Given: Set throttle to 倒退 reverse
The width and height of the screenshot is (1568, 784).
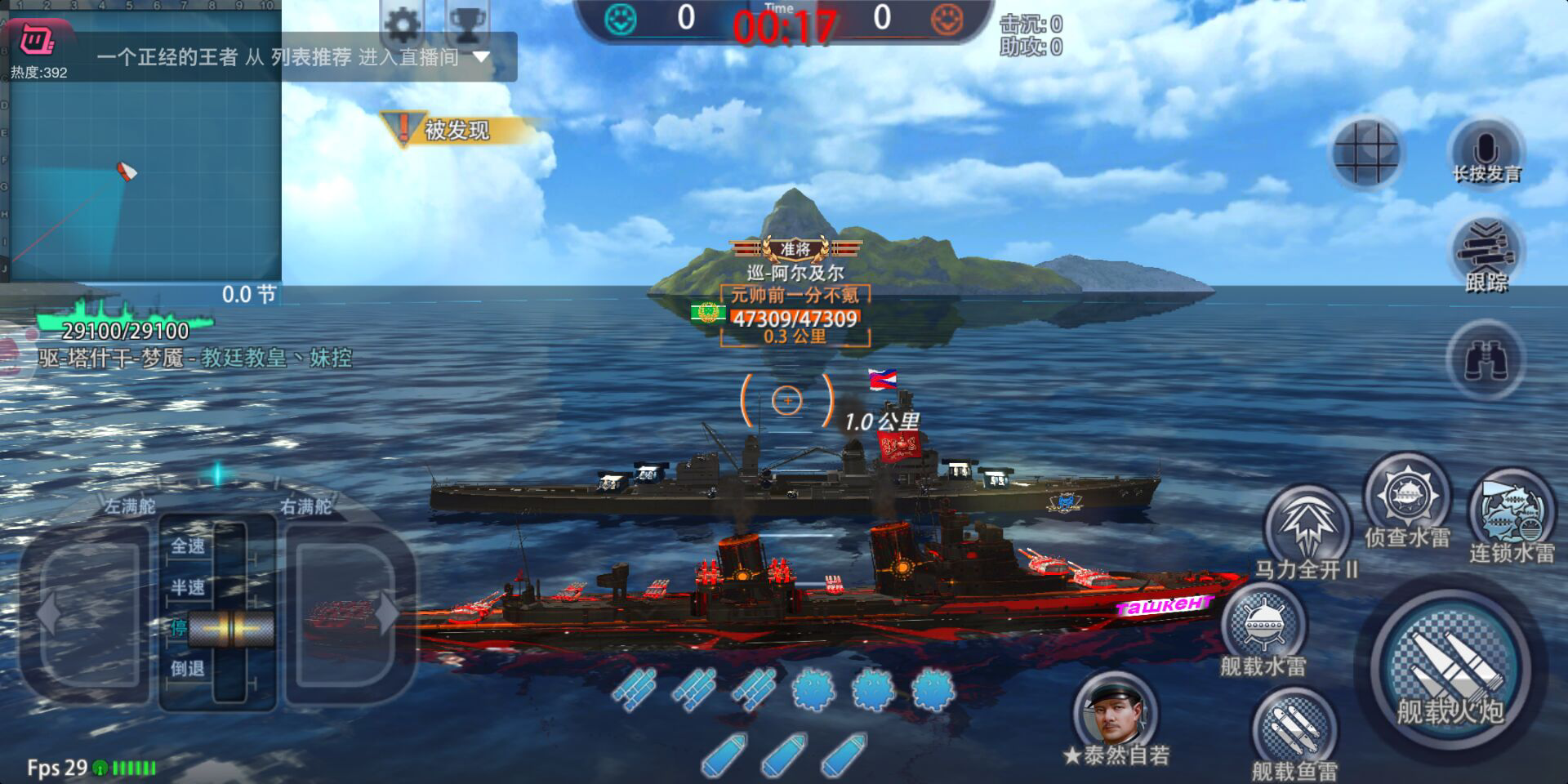Looking at the screenshot, I should pyautogui.click(x=188, y=668).
